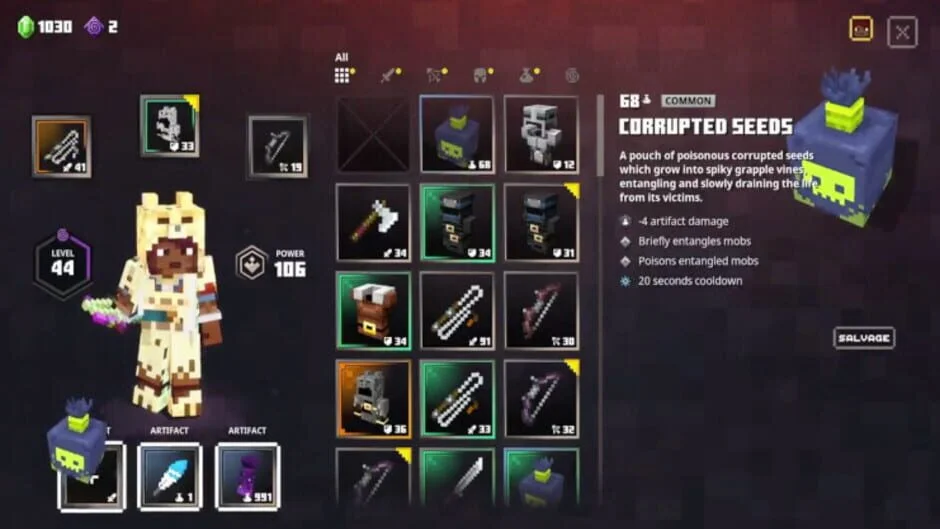940x529 pixels.
Task: Click the equipped melee weapon slot
Action: click(x=61, y=146)
